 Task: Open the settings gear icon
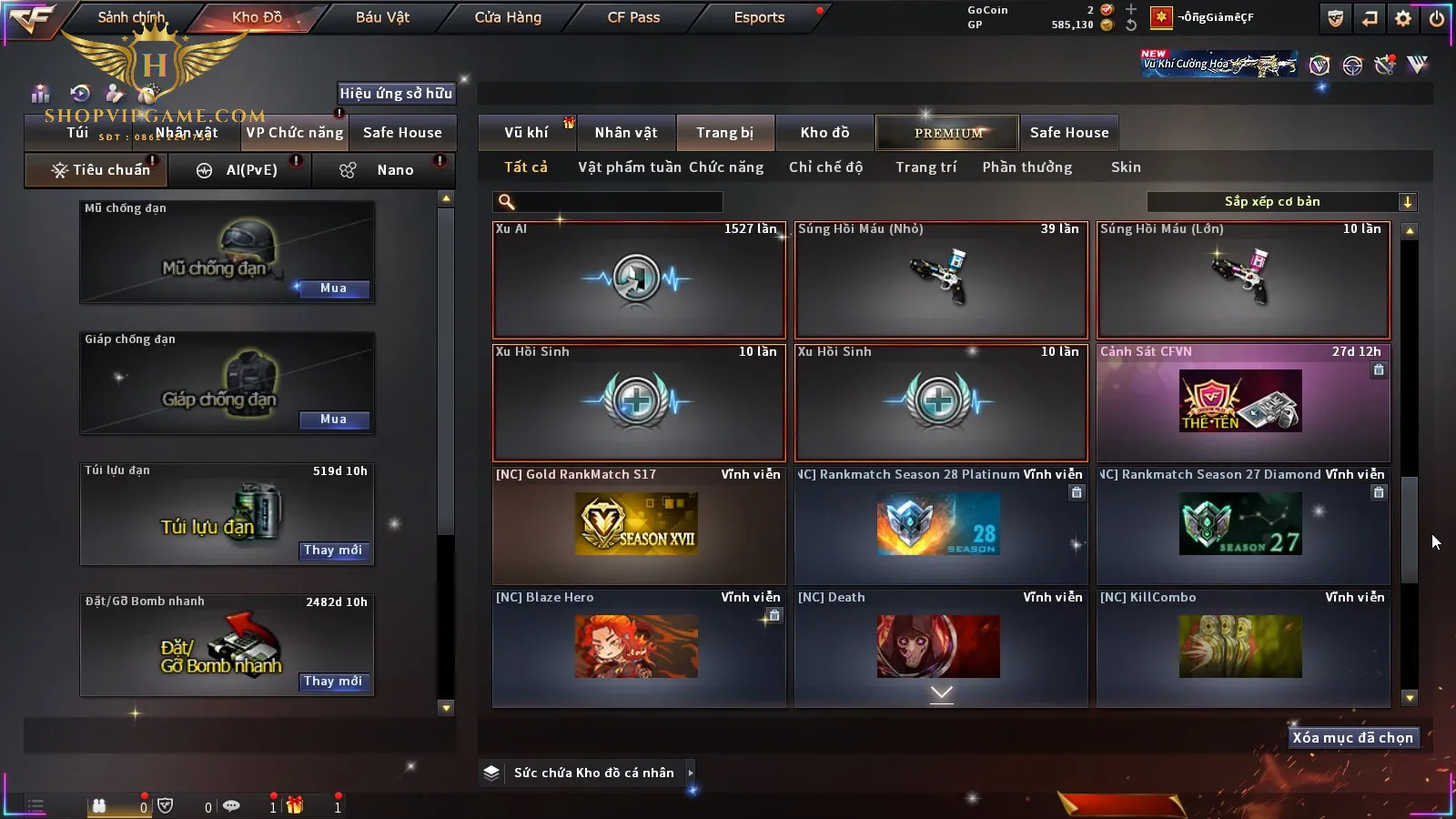click(1403, 18)
